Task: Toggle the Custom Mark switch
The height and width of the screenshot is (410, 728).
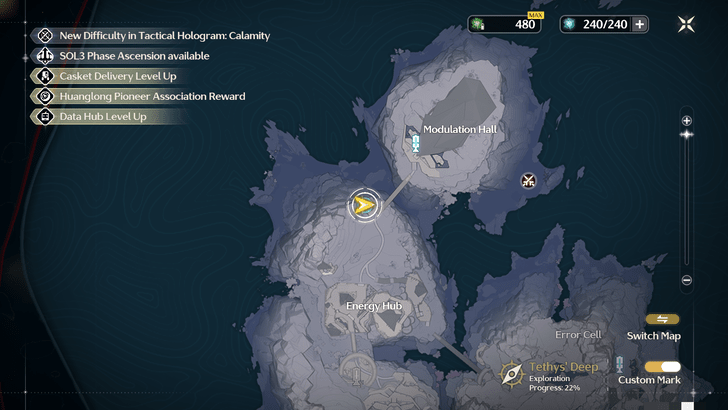Action: 662,367
